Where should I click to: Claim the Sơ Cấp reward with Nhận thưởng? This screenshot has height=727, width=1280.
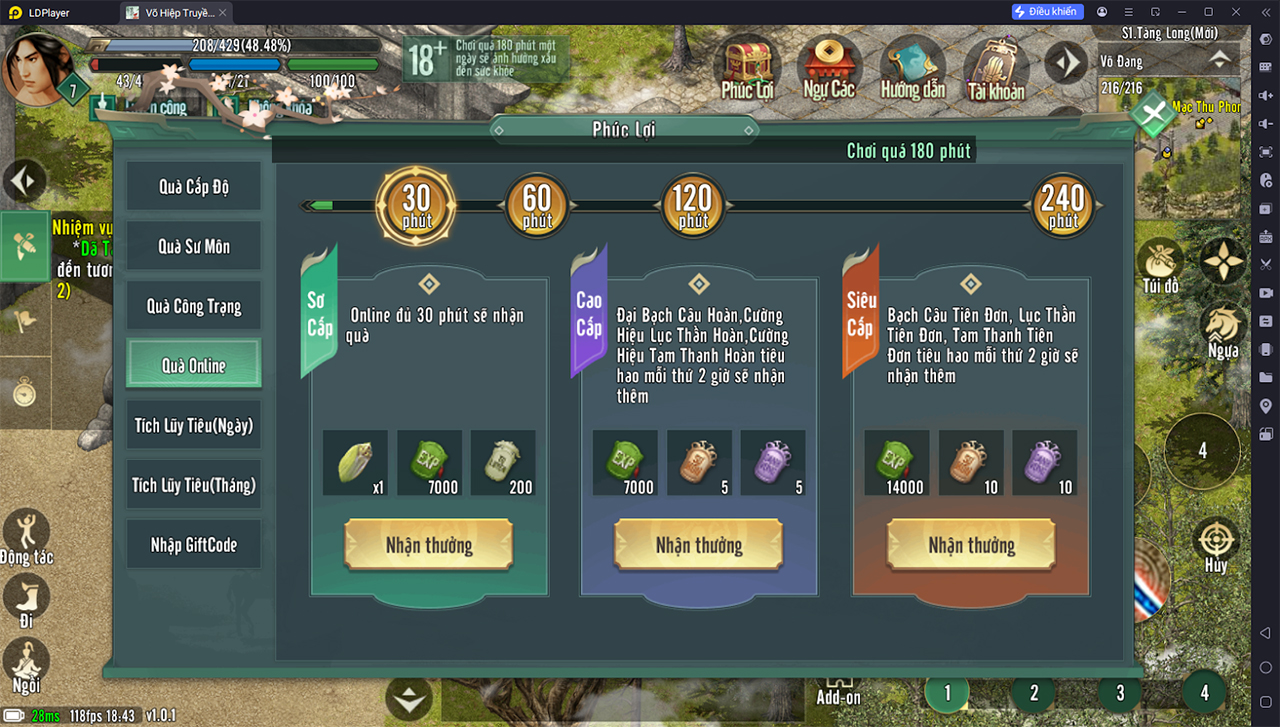[x=429, y=546]
